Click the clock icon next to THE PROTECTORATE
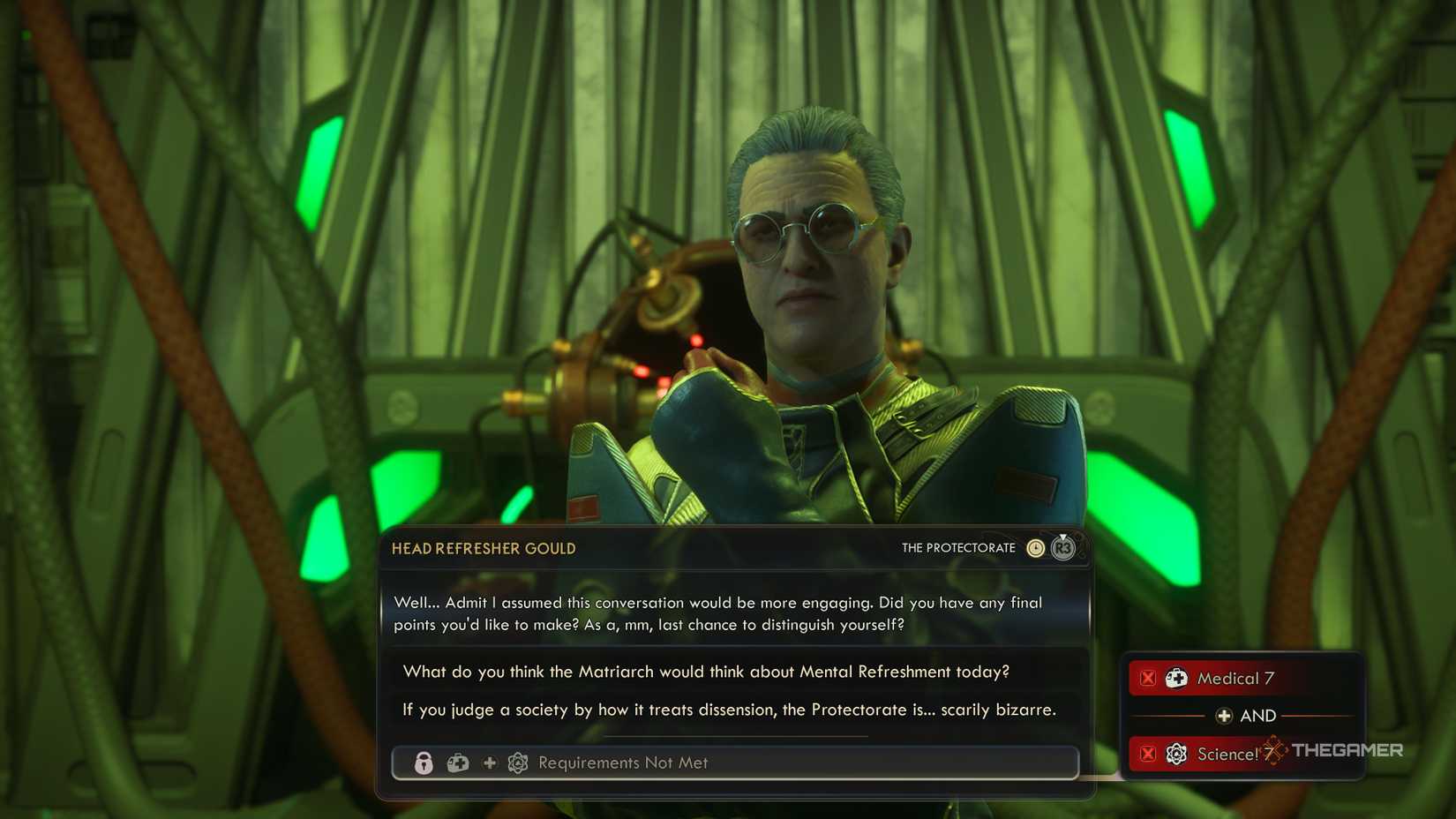This screenshot has height=819, width=1456. click(1036, 547)
